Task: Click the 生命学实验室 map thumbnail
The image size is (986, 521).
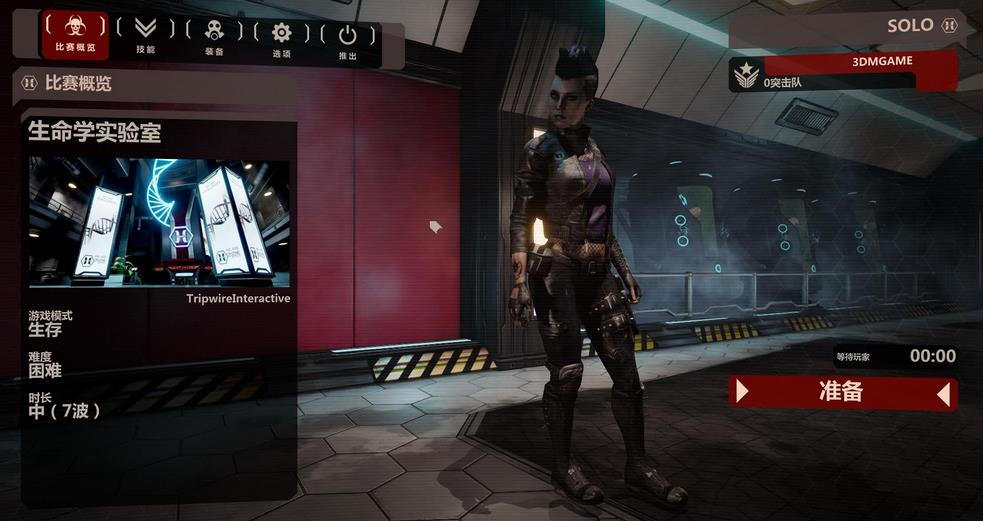Action: point(159,222)
